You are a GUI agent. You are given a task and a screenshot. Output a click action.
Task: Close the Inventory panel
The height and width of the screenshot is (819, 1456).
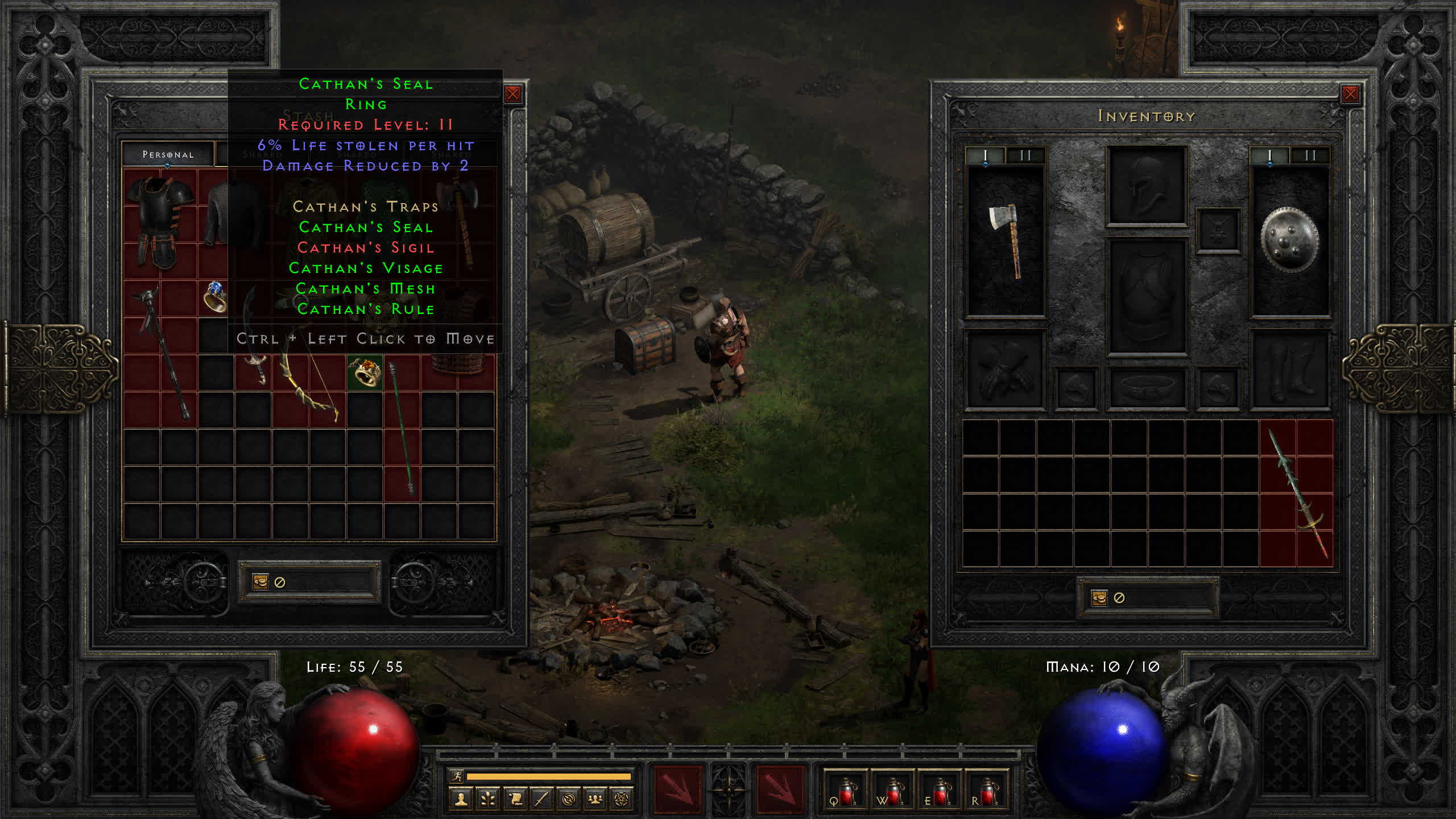click(x=1350, y=94)
